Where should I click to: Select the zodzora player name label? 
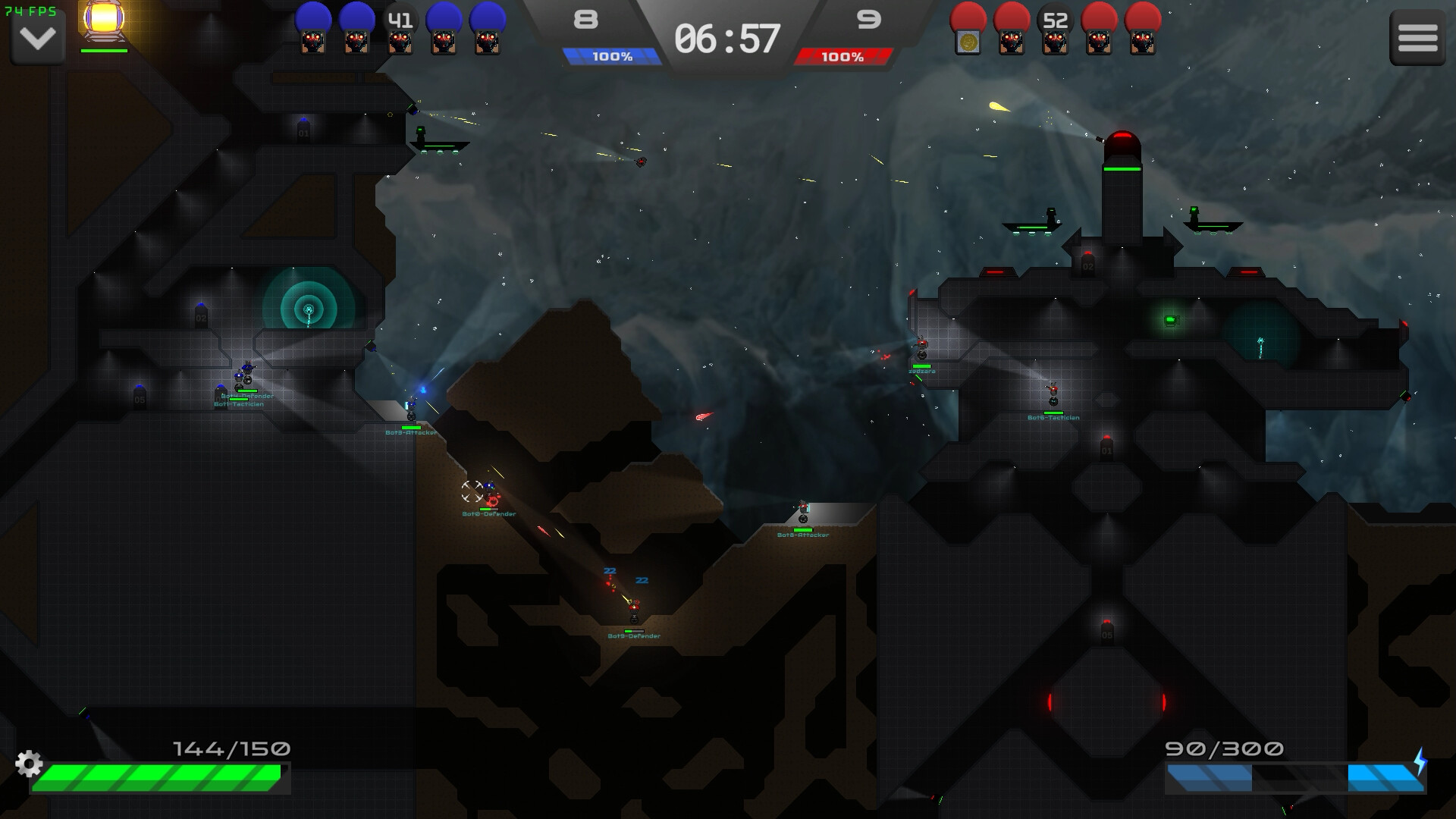click(x=923, y=371)
